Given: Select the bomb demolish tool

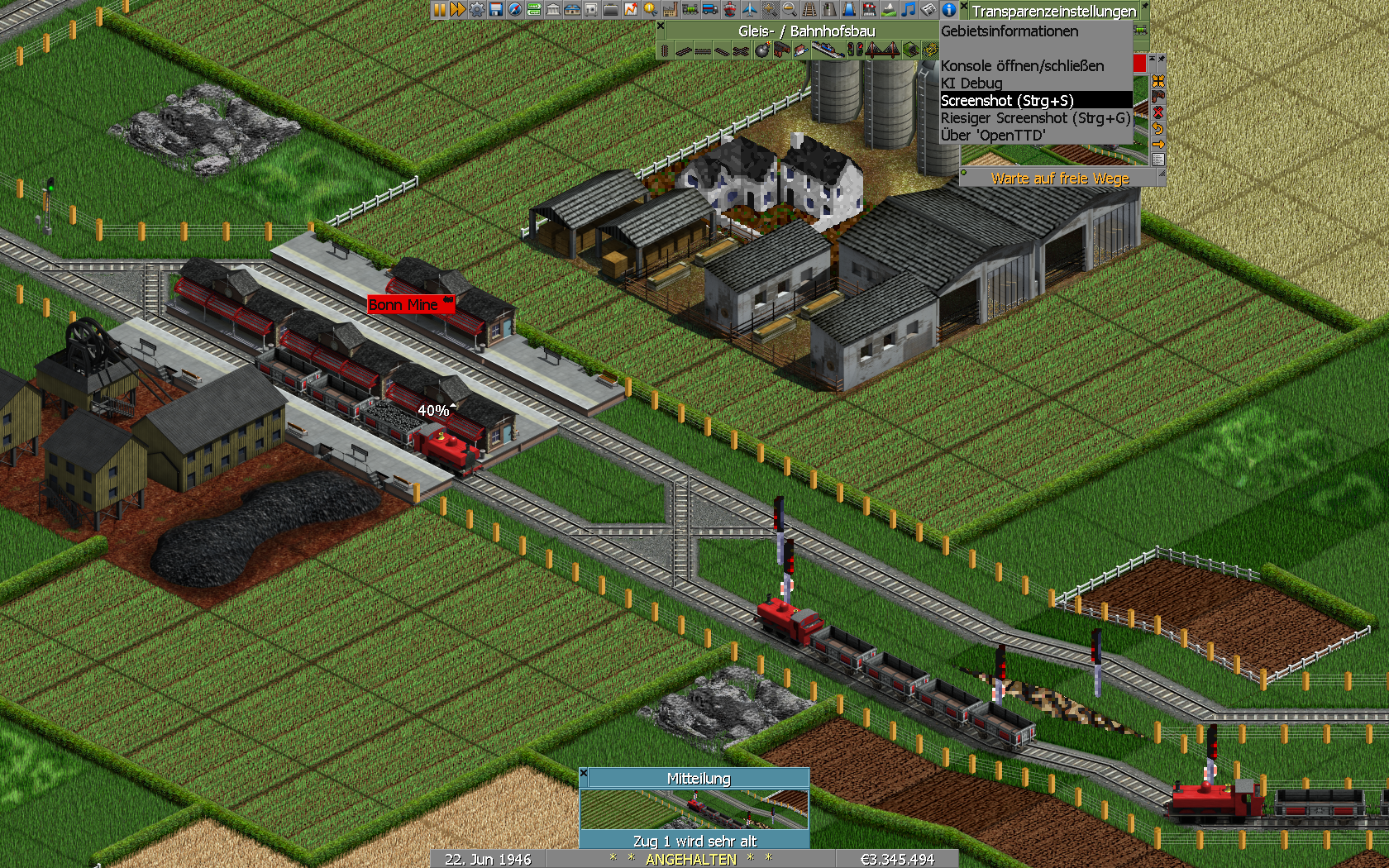Looking at the screenshot, I should point(761,50).
